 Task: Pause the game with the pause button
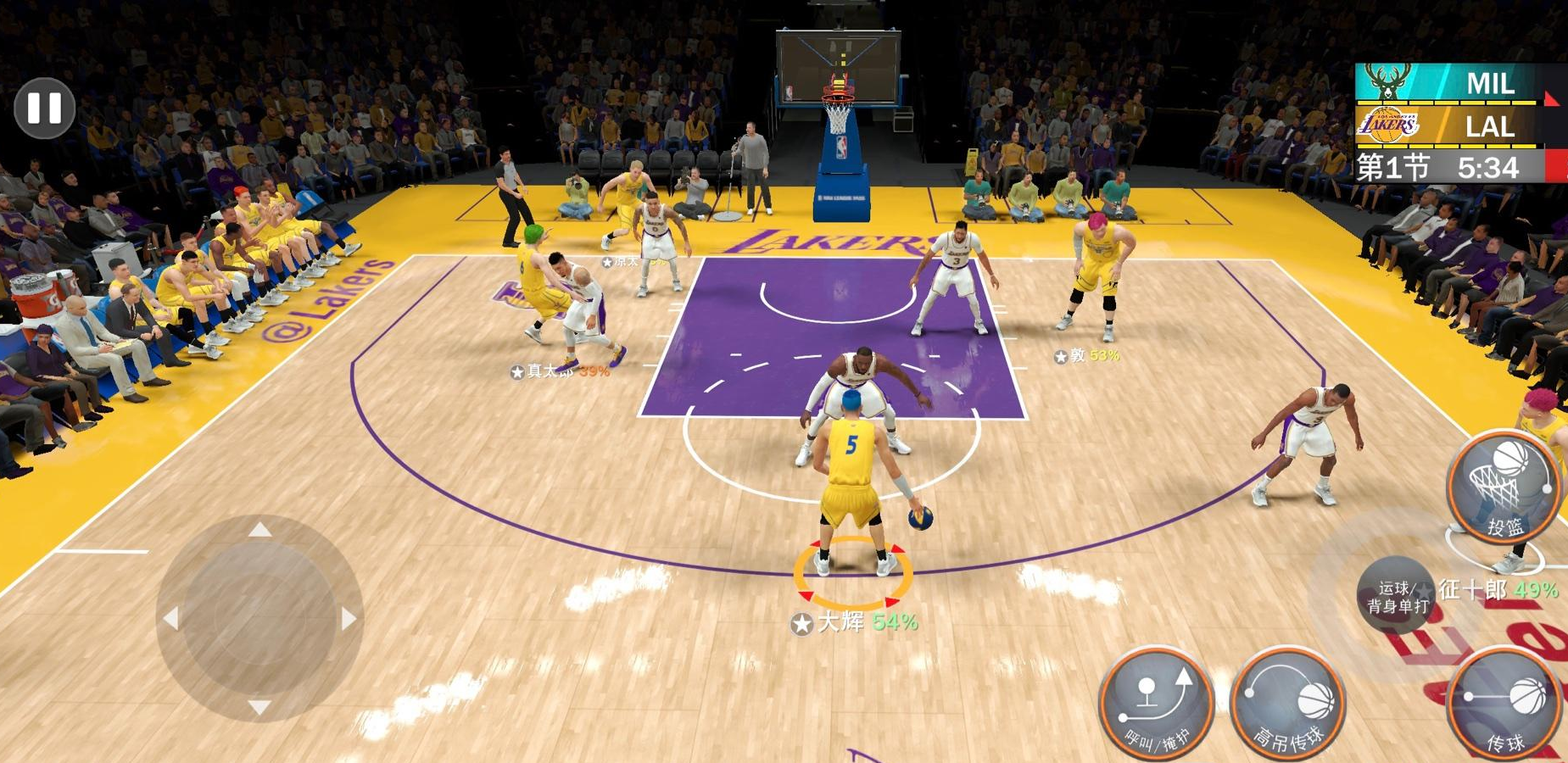(x=44, y=108)
